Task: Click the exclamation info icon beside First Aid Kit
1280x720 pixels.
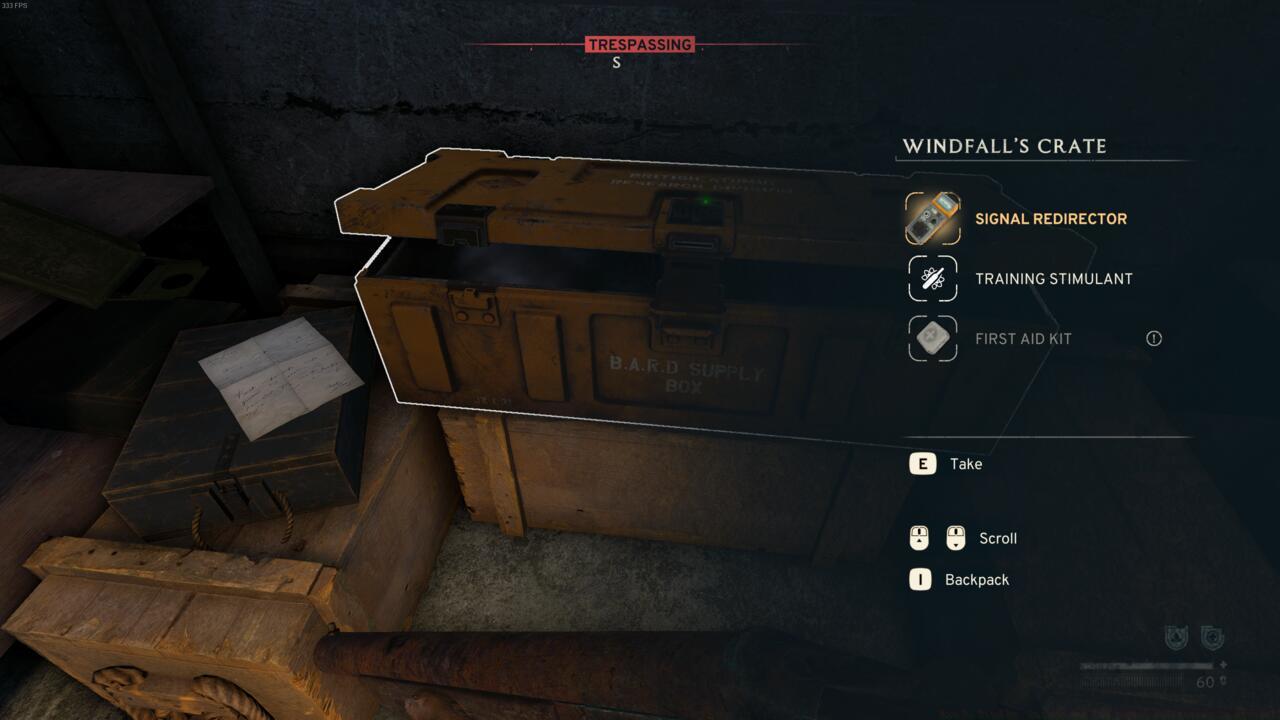Action: point(1152,339)
